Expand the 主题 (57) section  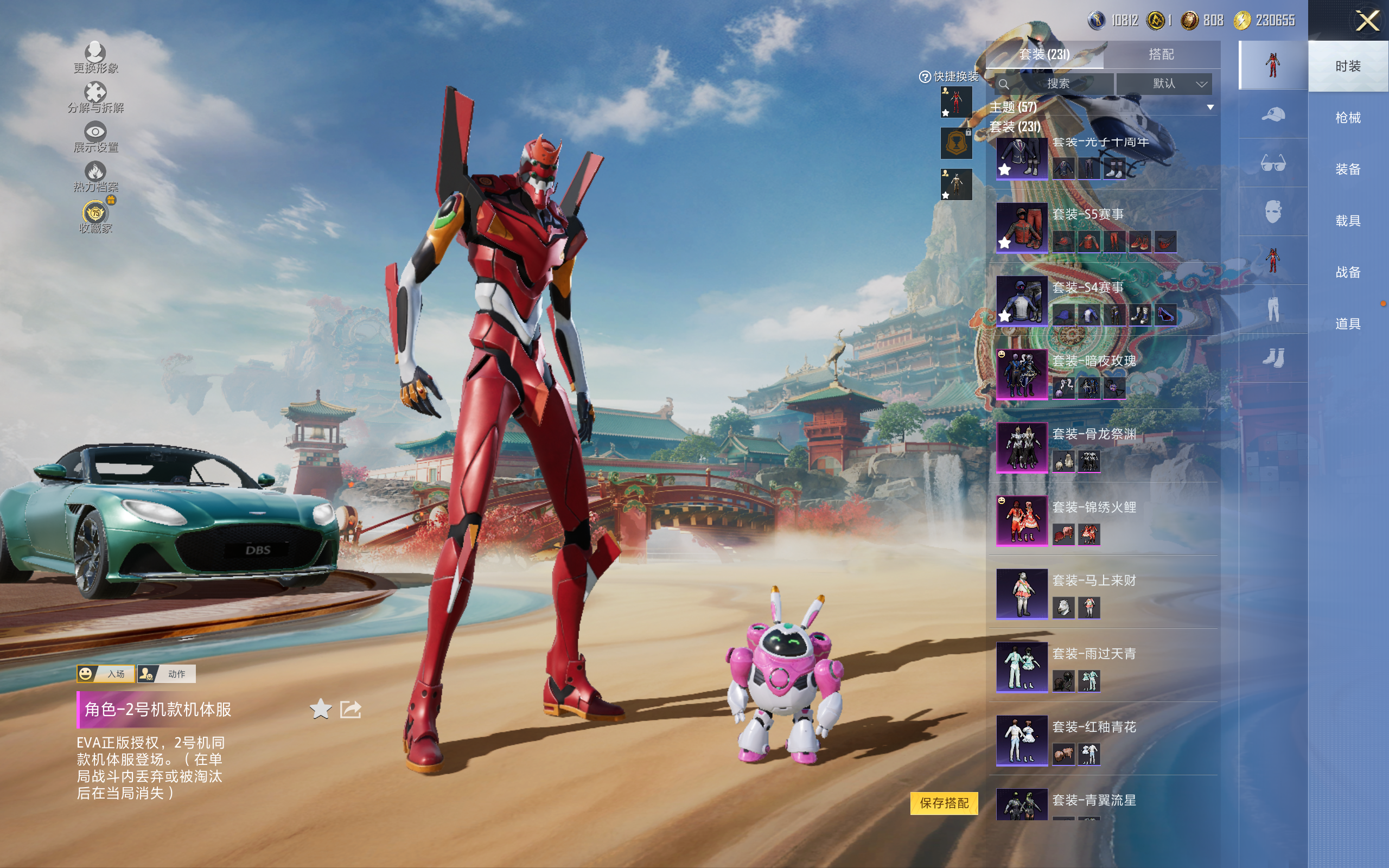tap(1210, 107)
